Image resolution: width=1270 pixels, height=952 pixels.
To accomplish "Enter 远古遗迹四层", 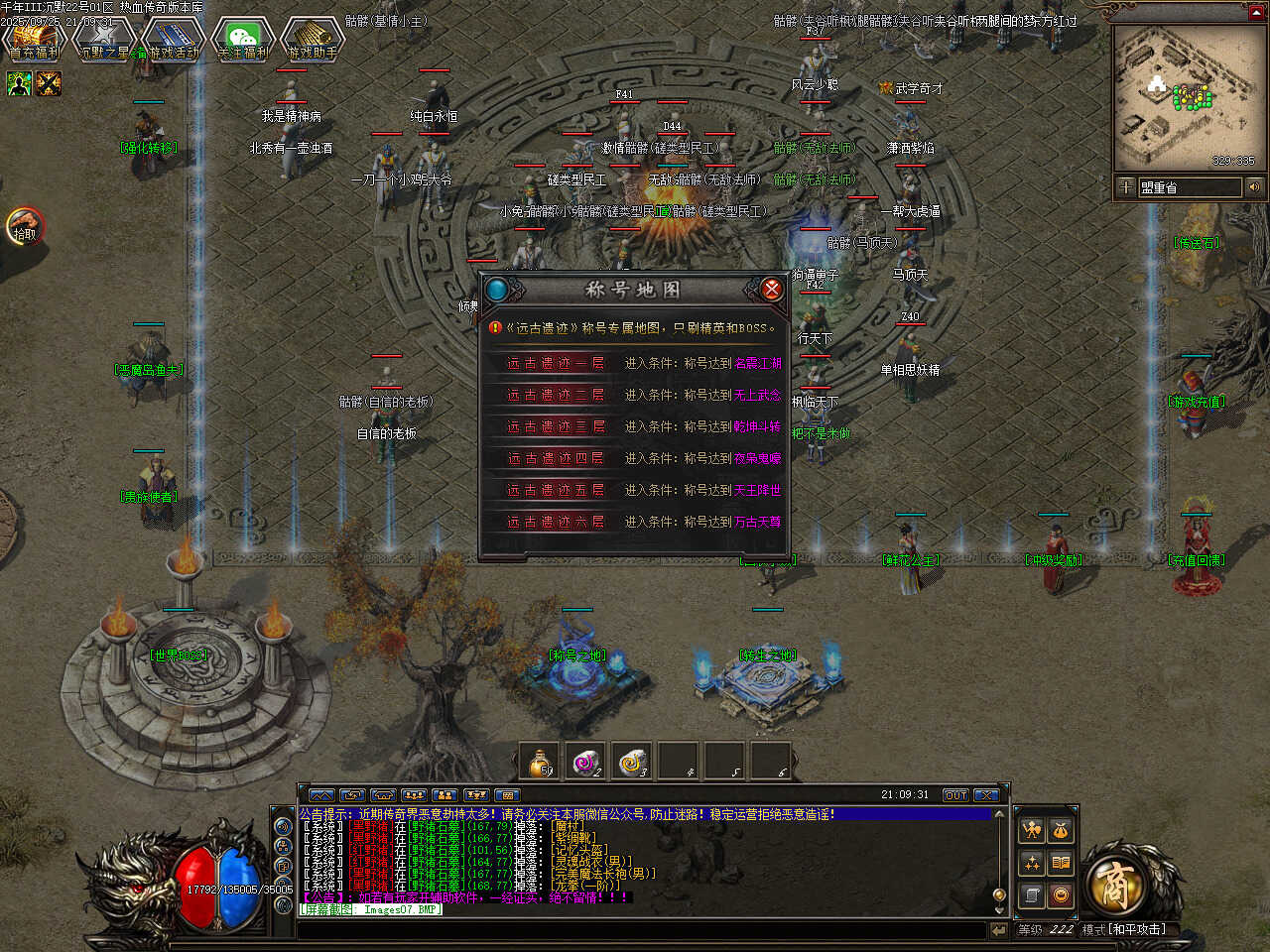I will coord(556,459).
